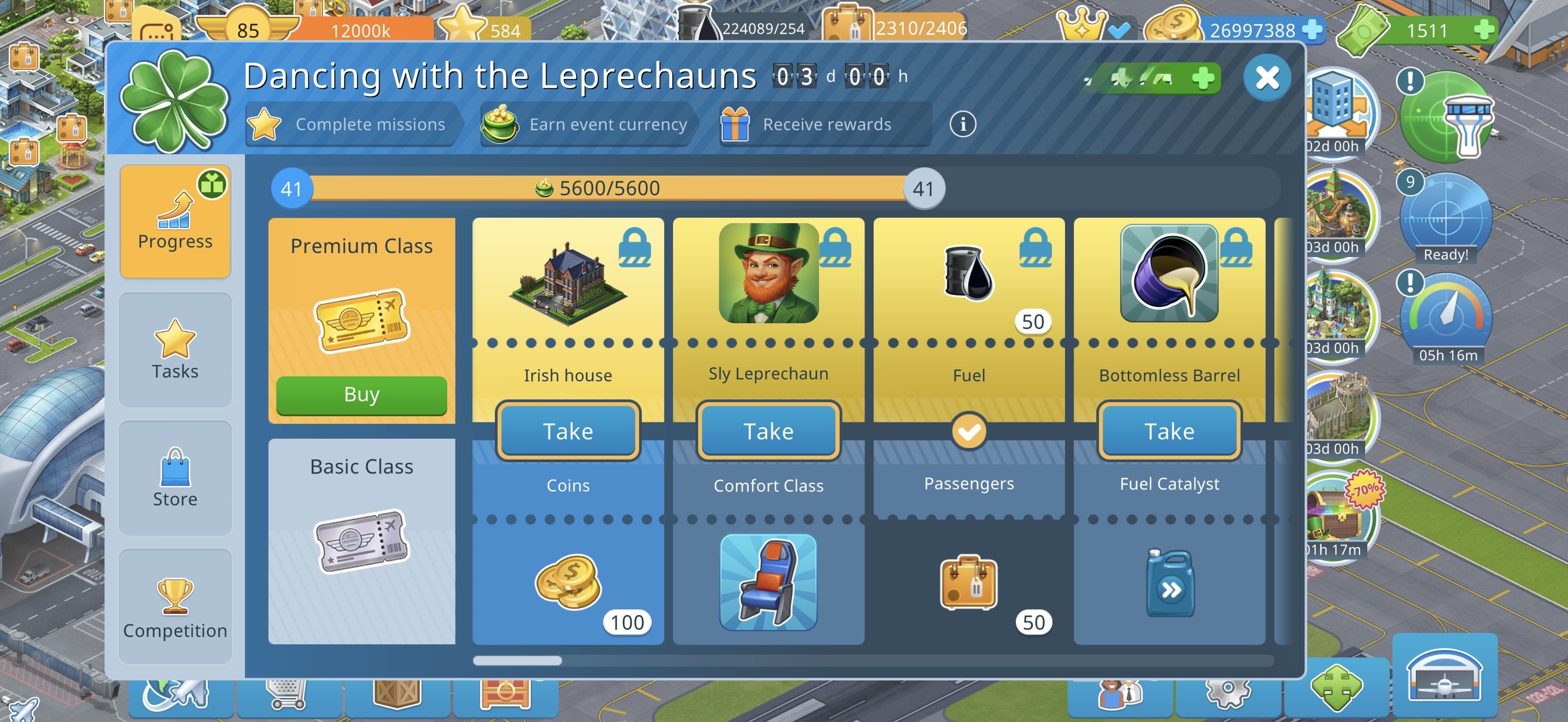
Task: Select the Progress tab
Action: (175, 222)
